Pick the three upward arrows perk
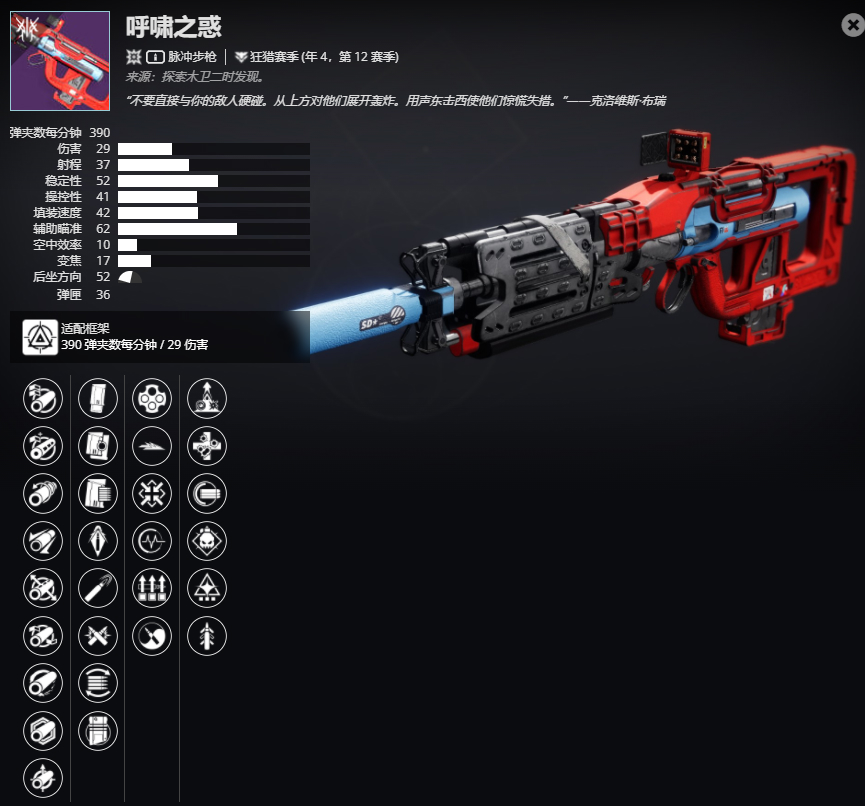This screenshot has width=865, height=806. (152, 588)
